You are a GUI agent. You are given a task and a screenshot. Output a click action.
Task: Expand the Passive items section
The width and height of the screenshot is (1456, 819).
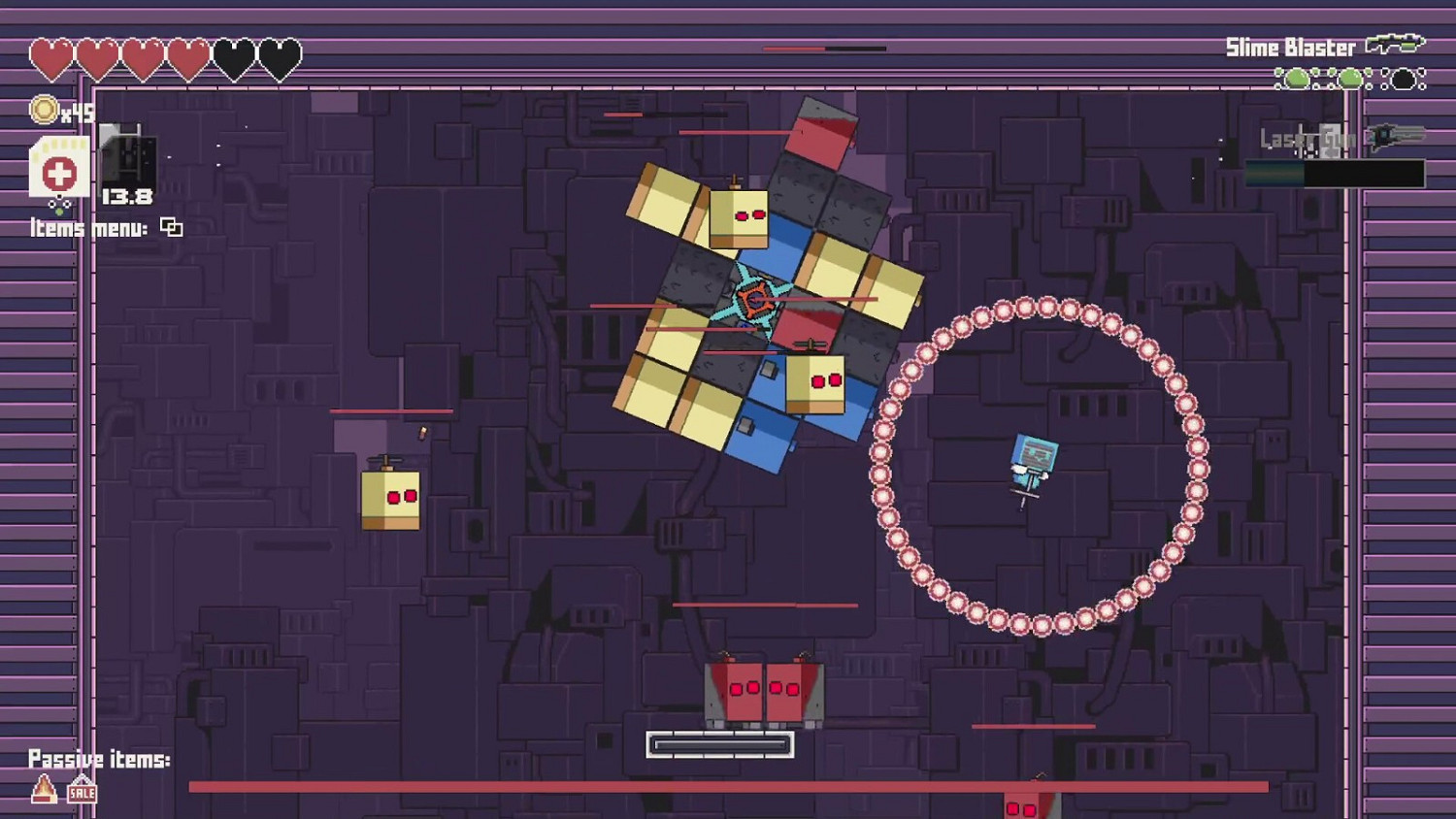pos(101,759)
